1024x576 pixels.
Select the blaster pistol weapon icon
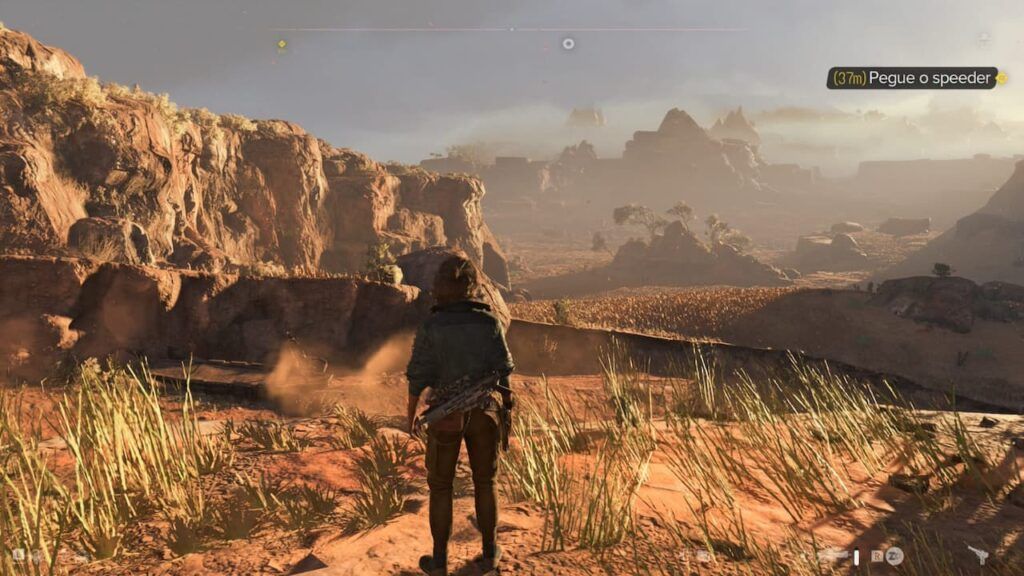pyautogui.click(x=977, y=555)
